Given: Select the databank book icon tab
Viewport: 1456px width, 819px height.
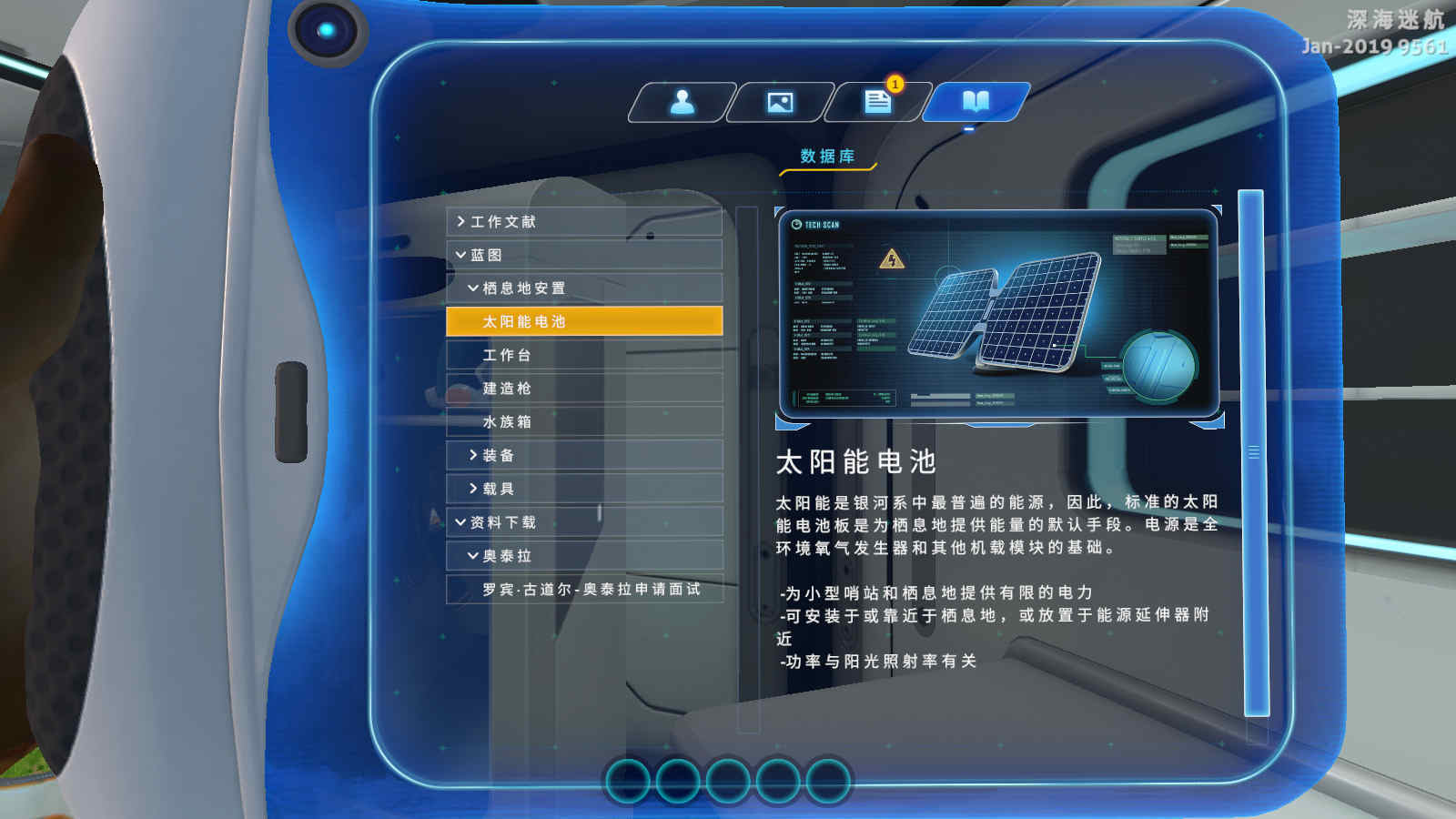Looking at the screenshot, I should (974, 101).
